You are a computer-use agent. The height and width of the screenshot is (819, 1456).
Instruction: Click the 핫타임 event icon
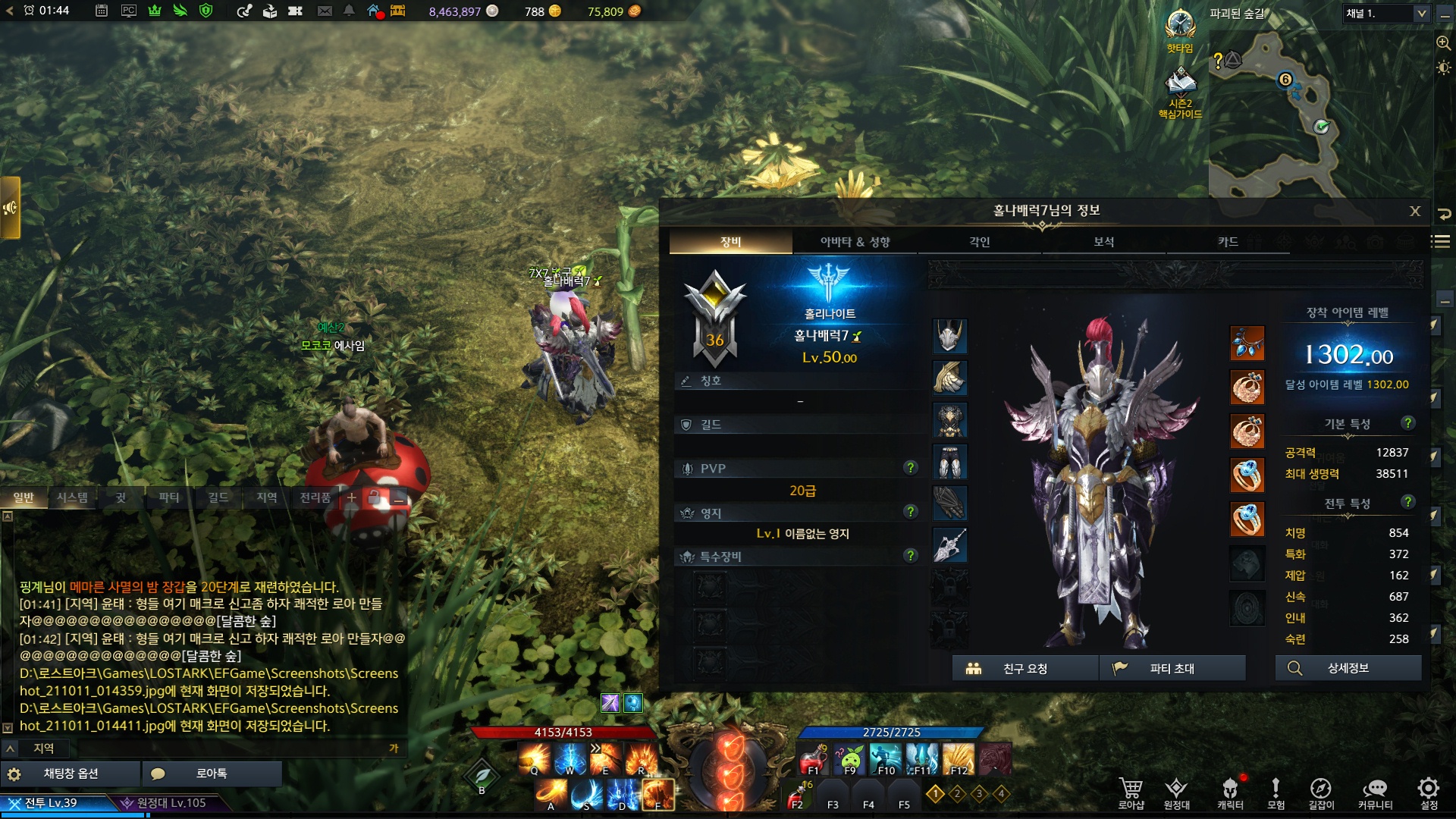pyautogui.click(x=1180, y=30)
